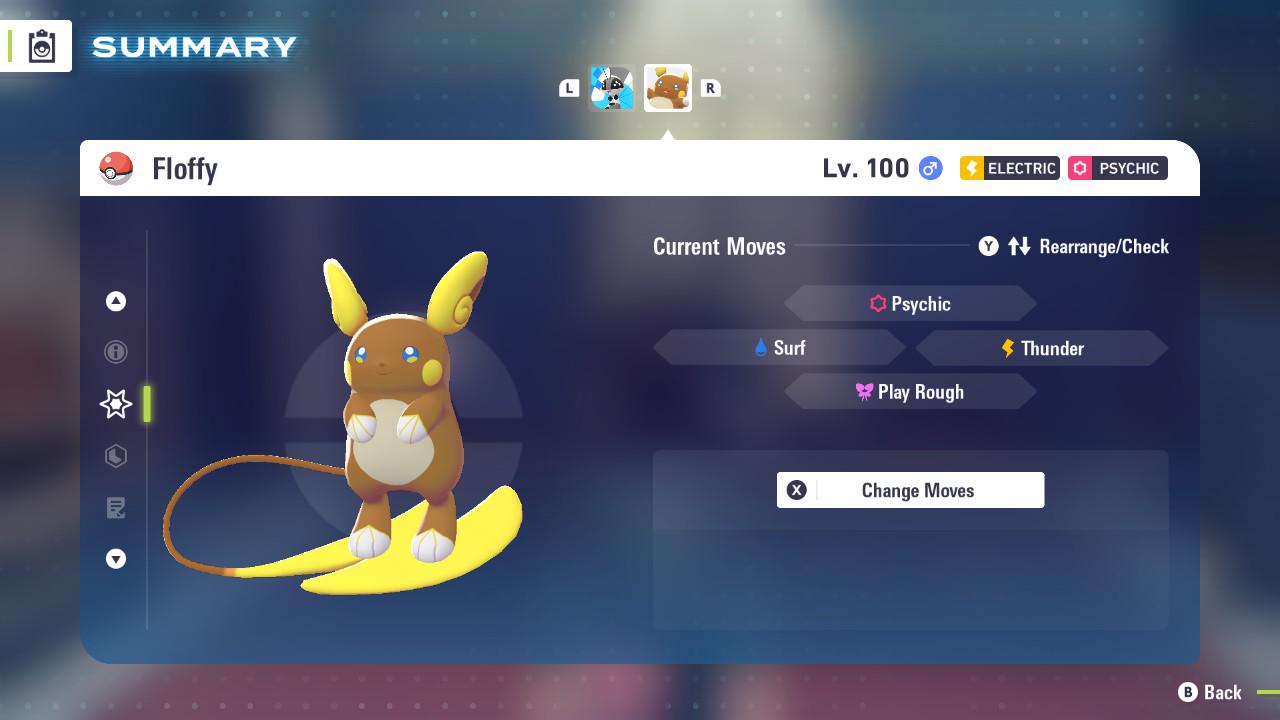
Task: Open the ribbons document page icon
Action: click(116, 508)
